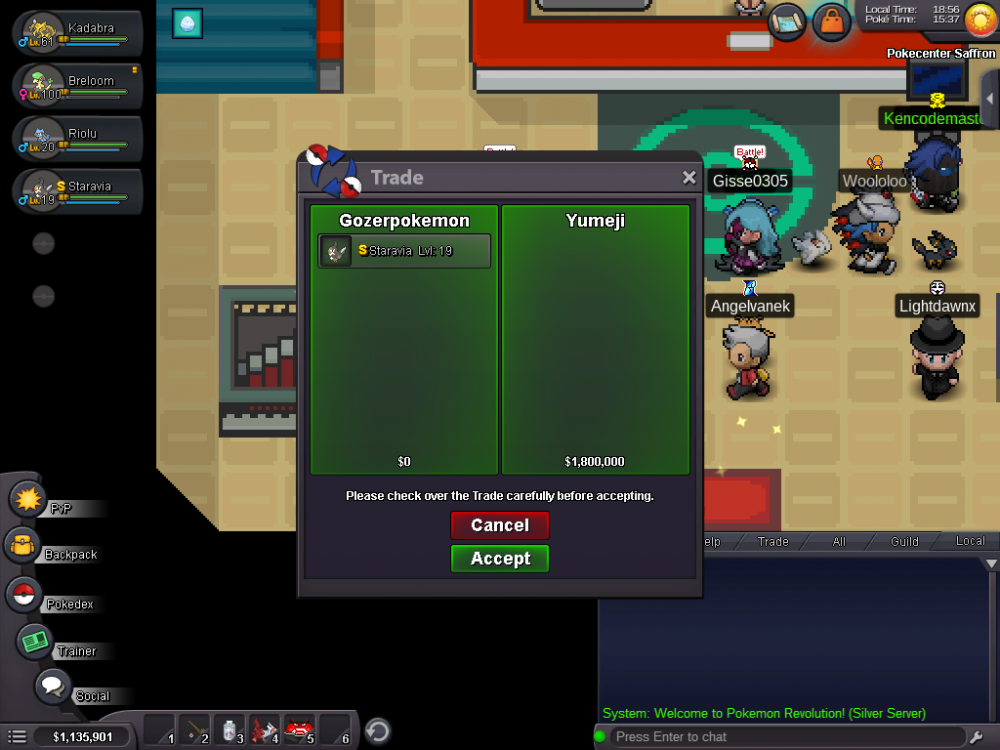The width and height of the screenshot is (1000, 750).
Task: Switch to the Trade chat tab
Action: click(x=773, y=541)
